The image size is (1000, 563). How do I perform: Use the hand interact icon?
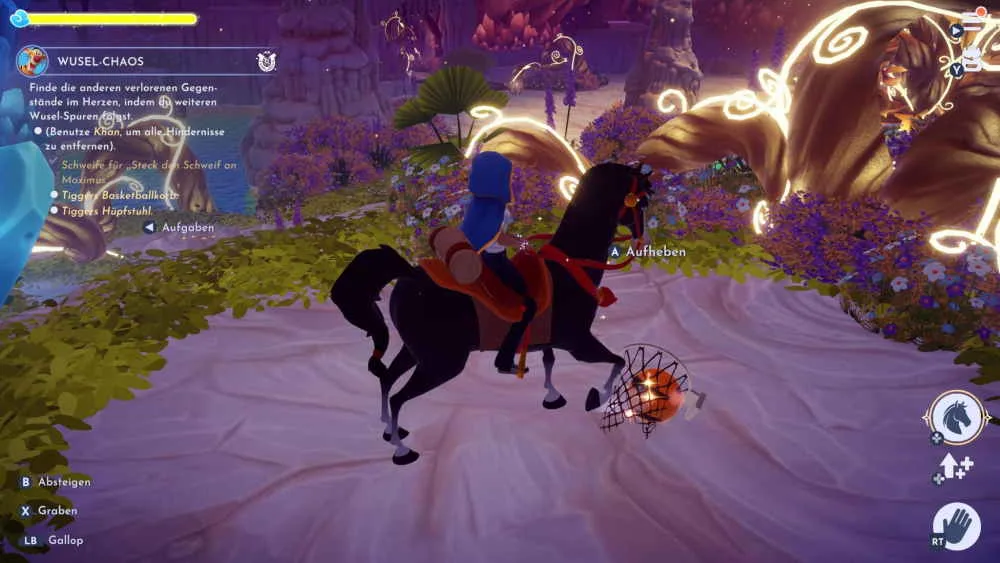tap(957, 526)
